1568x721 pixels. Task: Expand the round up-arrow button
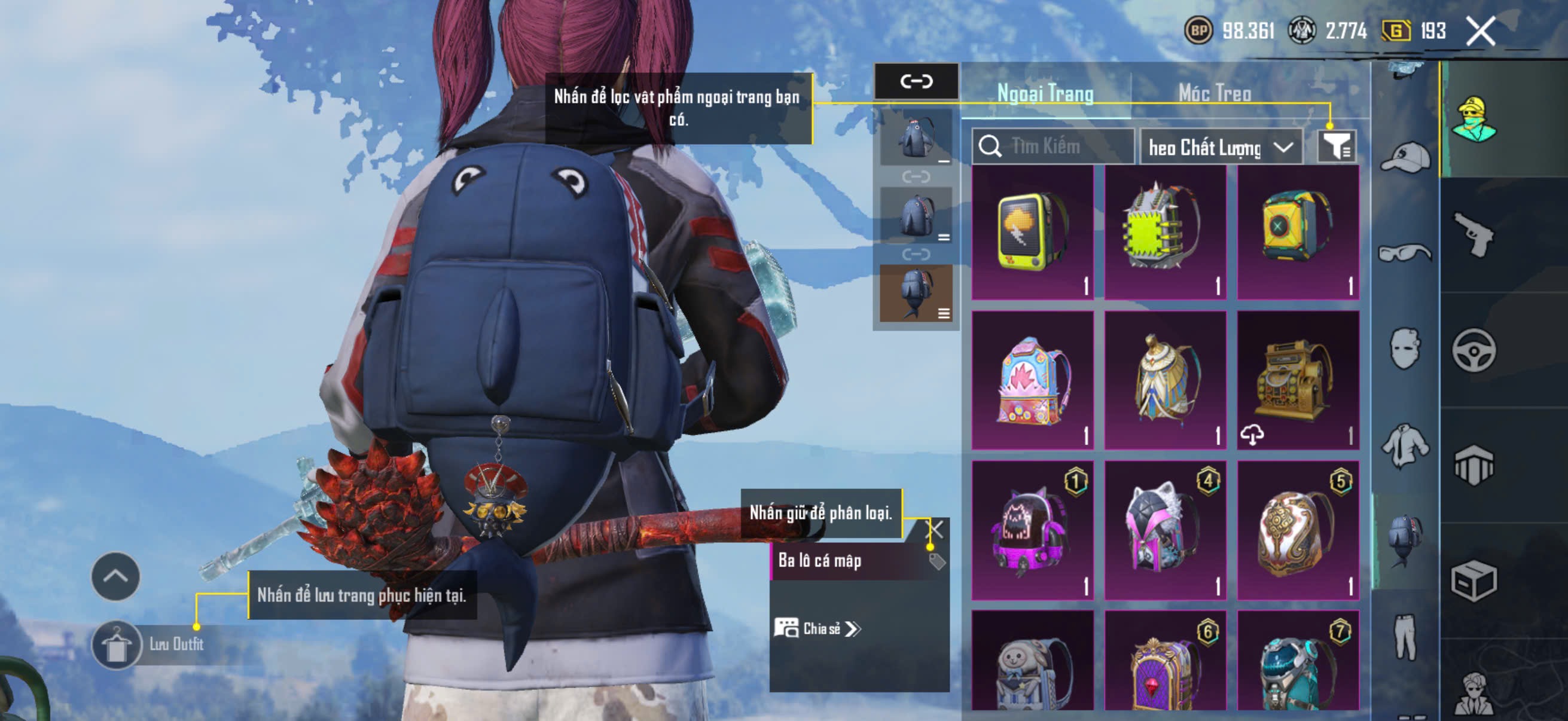[115, 576]
